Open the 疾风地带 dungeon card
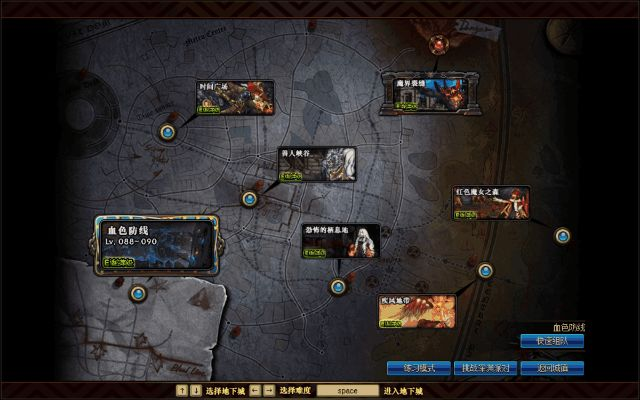The height and width of the screenshot is (400, 640). [x=415, y=310]
